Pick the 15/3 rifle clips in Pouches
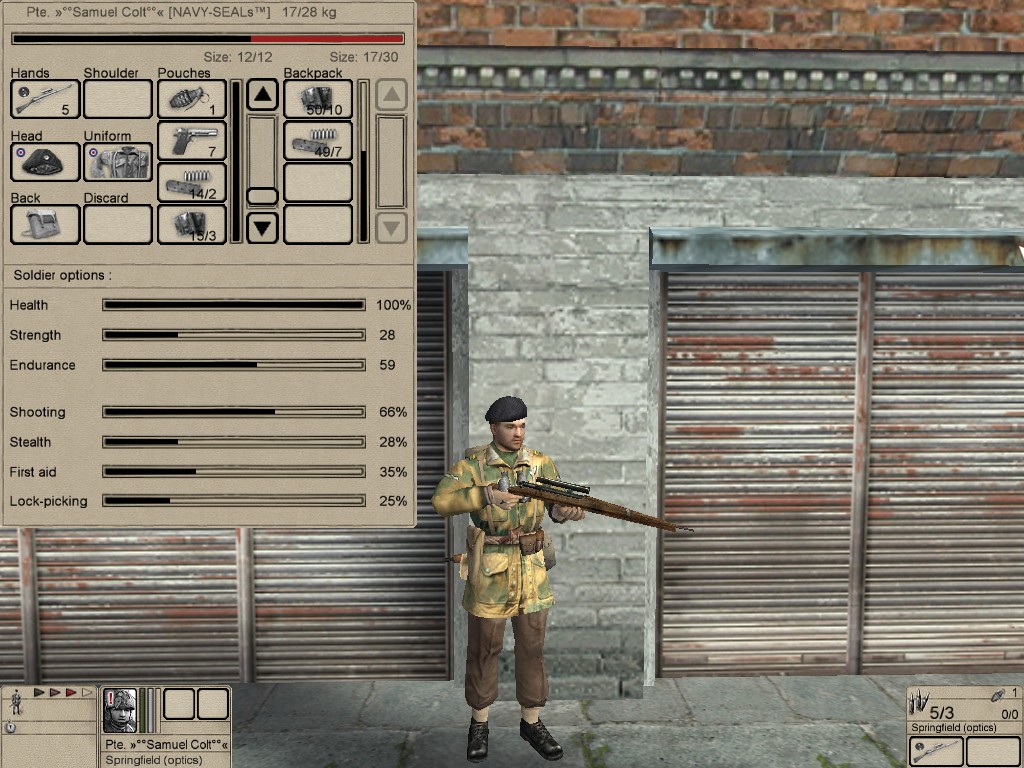 pyautogui.click(x=191, y=224)
